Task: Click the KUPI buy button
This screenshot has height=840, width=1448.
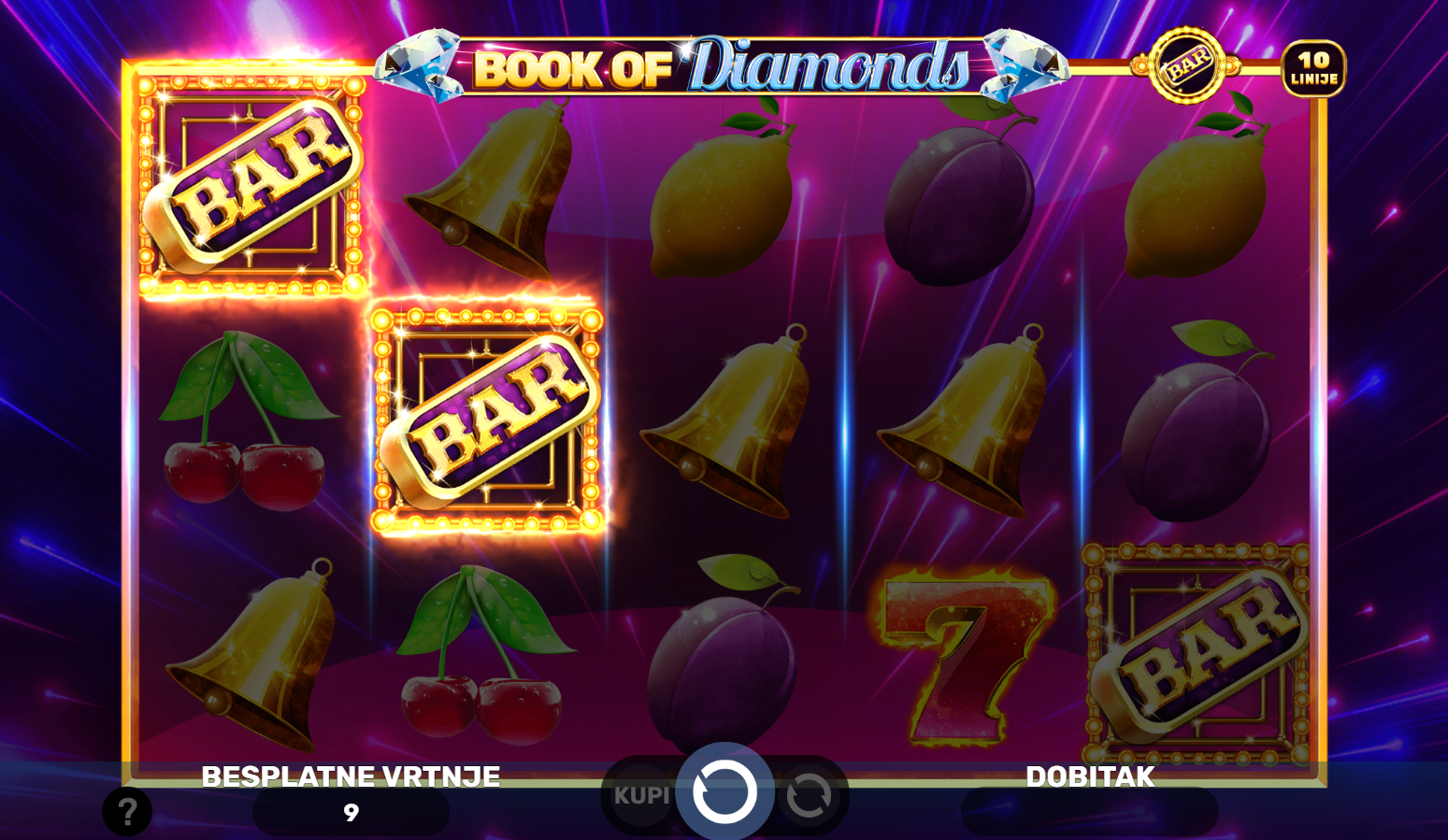Action: (641, 795)
